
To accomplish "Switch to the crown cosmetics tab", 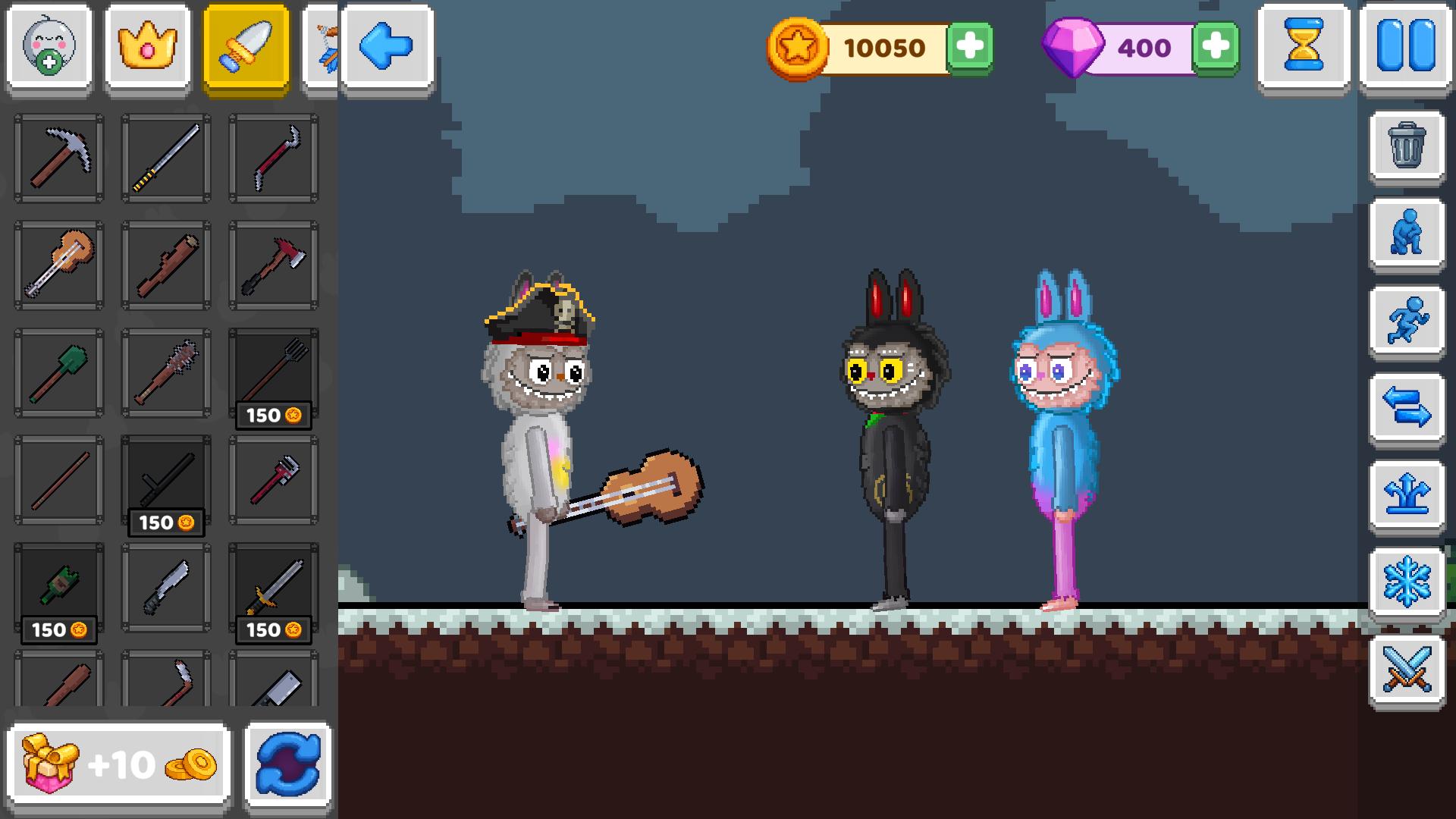I will [x=148, y=47].
